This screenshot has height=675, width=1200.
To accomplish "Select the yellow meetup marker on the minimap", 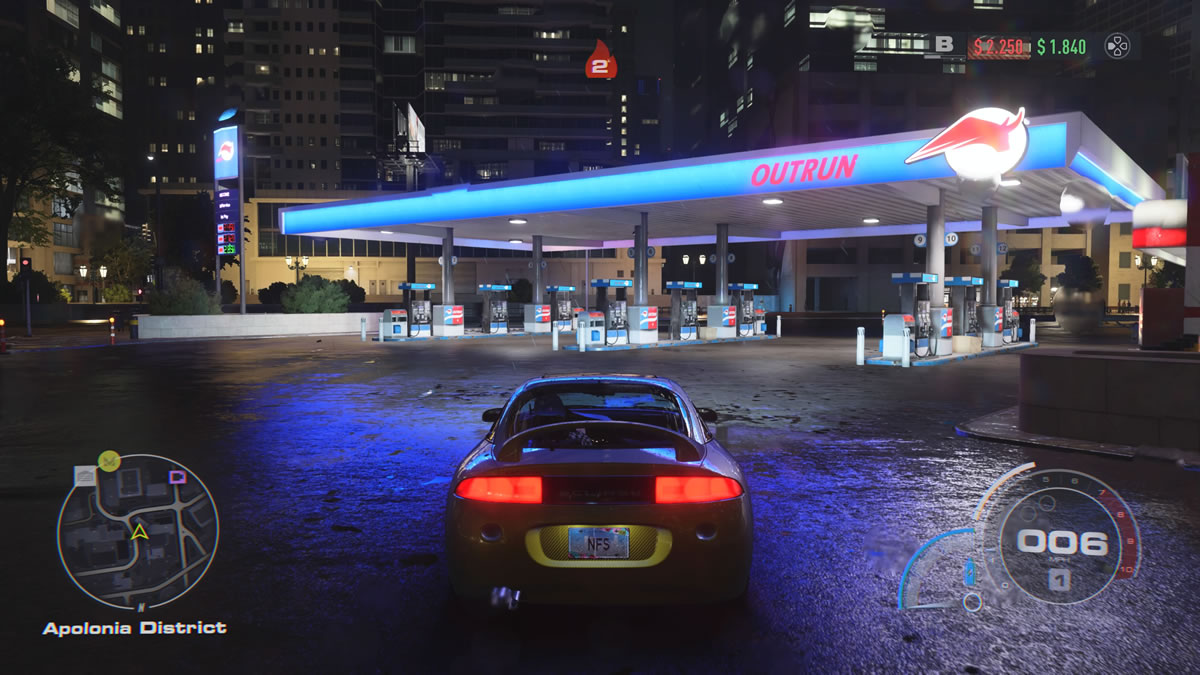I will pos(109,460).
